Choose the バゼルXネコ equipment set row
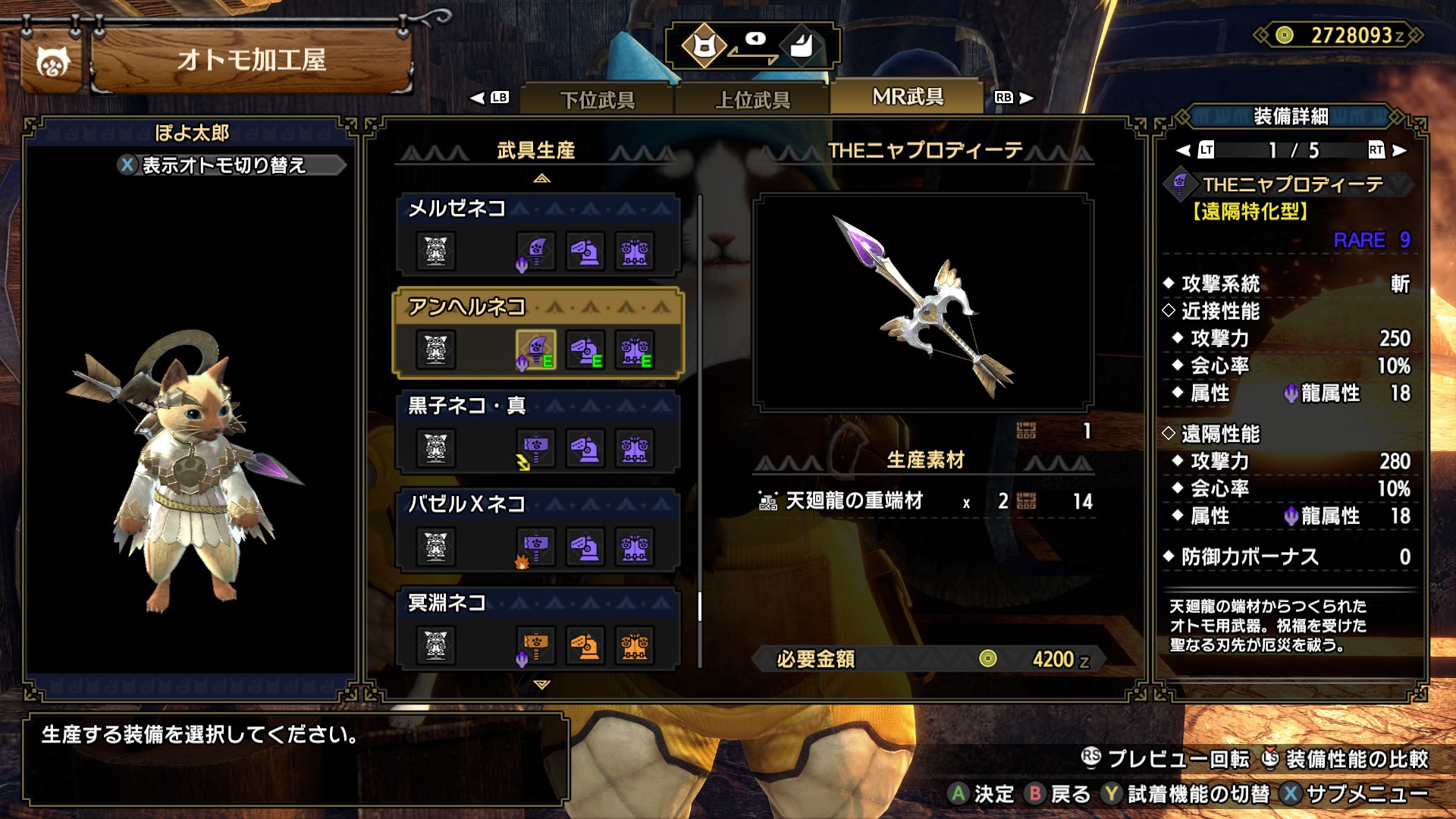 tap(537, 531)
